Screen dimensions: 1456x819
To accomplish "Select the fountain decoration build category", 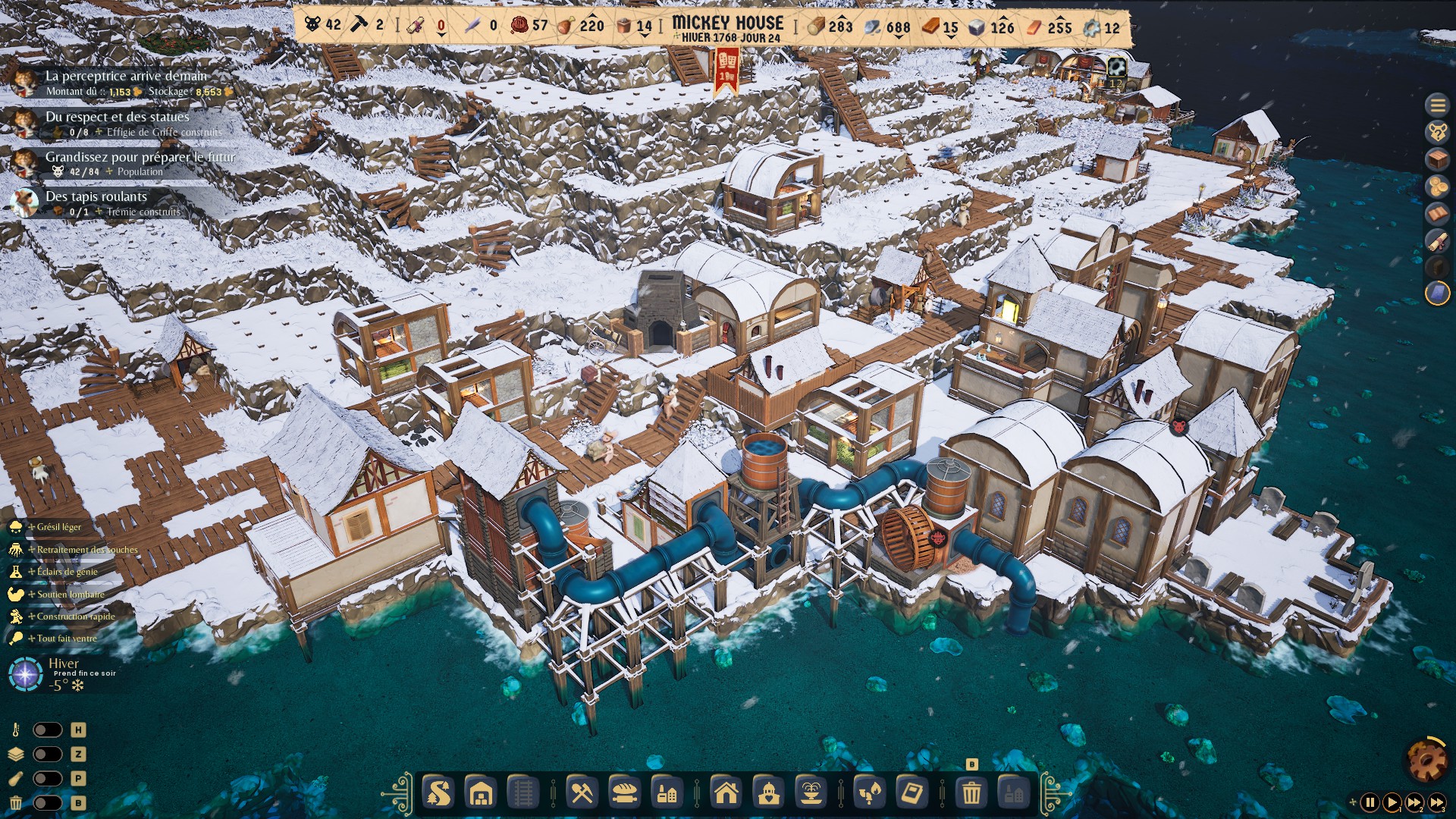I will (811, 794).
